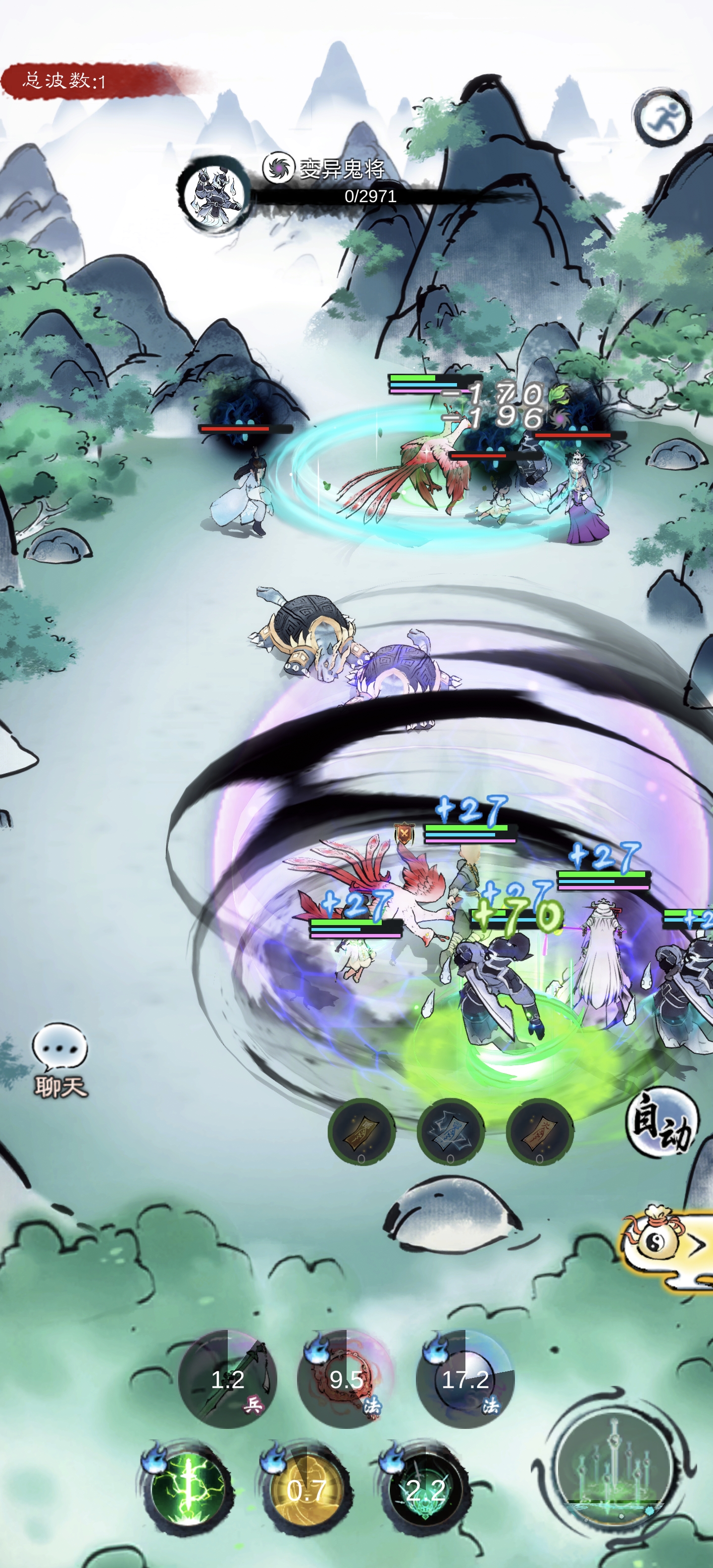Use the blue lightning talisman item
Viewport: 713px width, 1568px height.
(x=450, y=1131)
